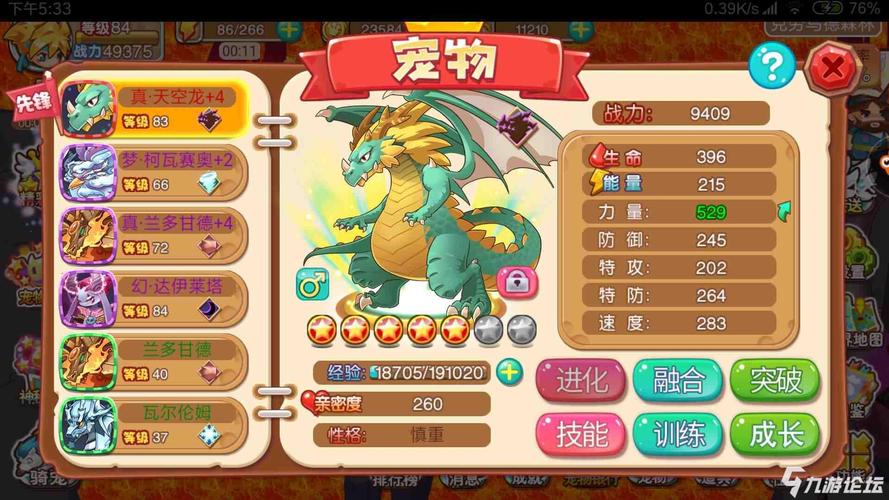The image size is (889, 500).
Task: Toggle the pink lock icon
Action: (x=516, y=283)
